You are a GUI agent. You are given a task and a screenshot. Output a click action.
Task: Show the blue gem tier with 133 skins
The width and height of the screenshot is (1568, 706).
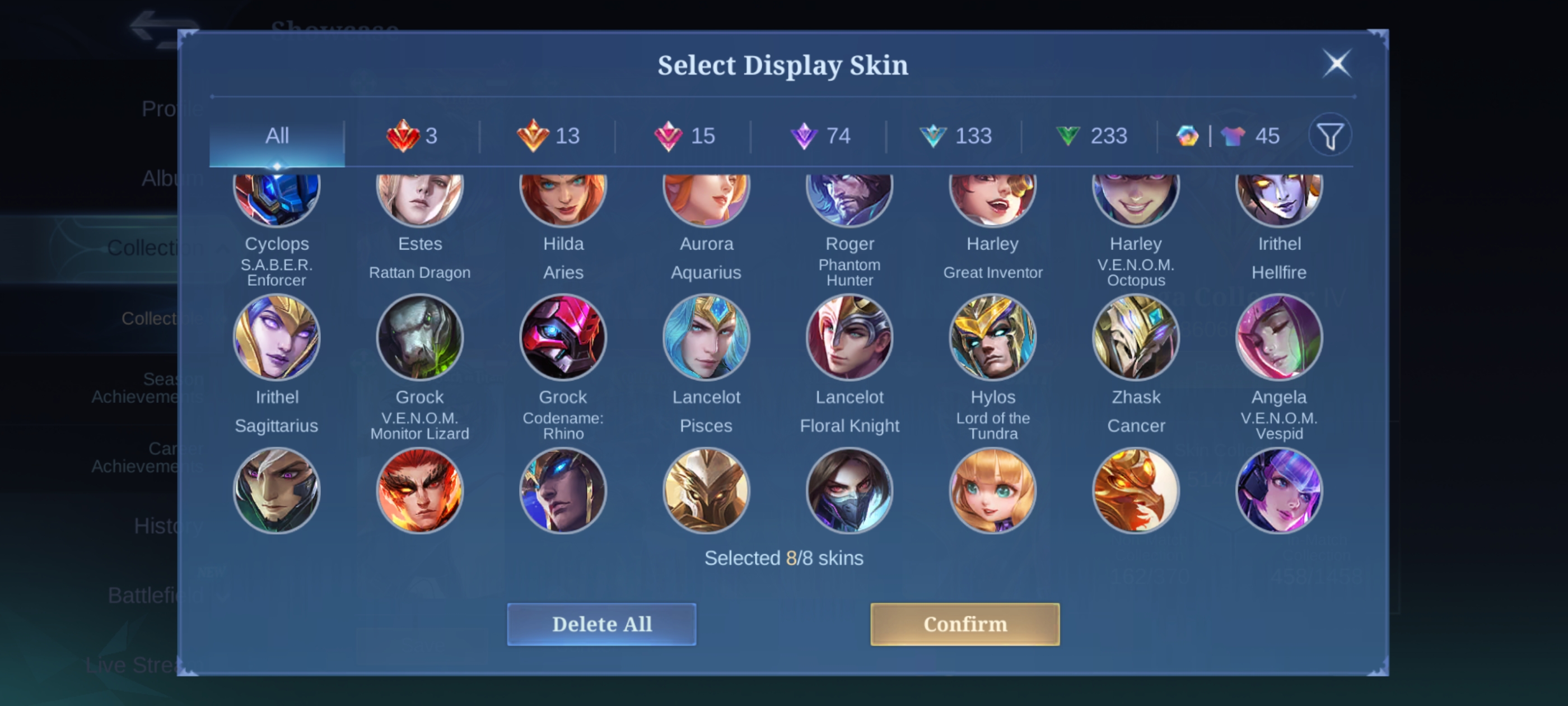coord(955,136)
